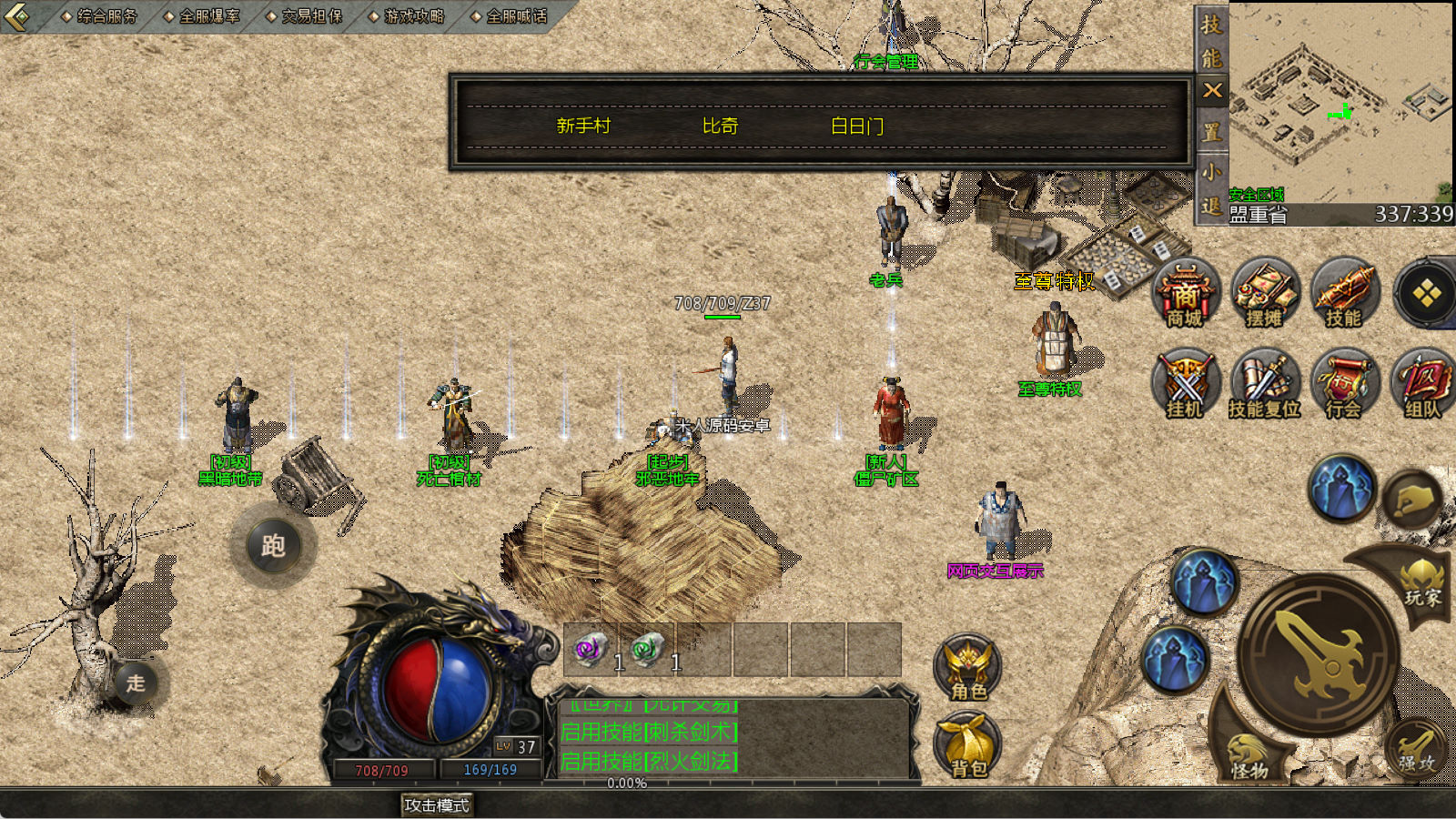Select 白日门 teleport destination
Image resolution: width=1456 pixels, height=819 pixels.
point(856,126)
